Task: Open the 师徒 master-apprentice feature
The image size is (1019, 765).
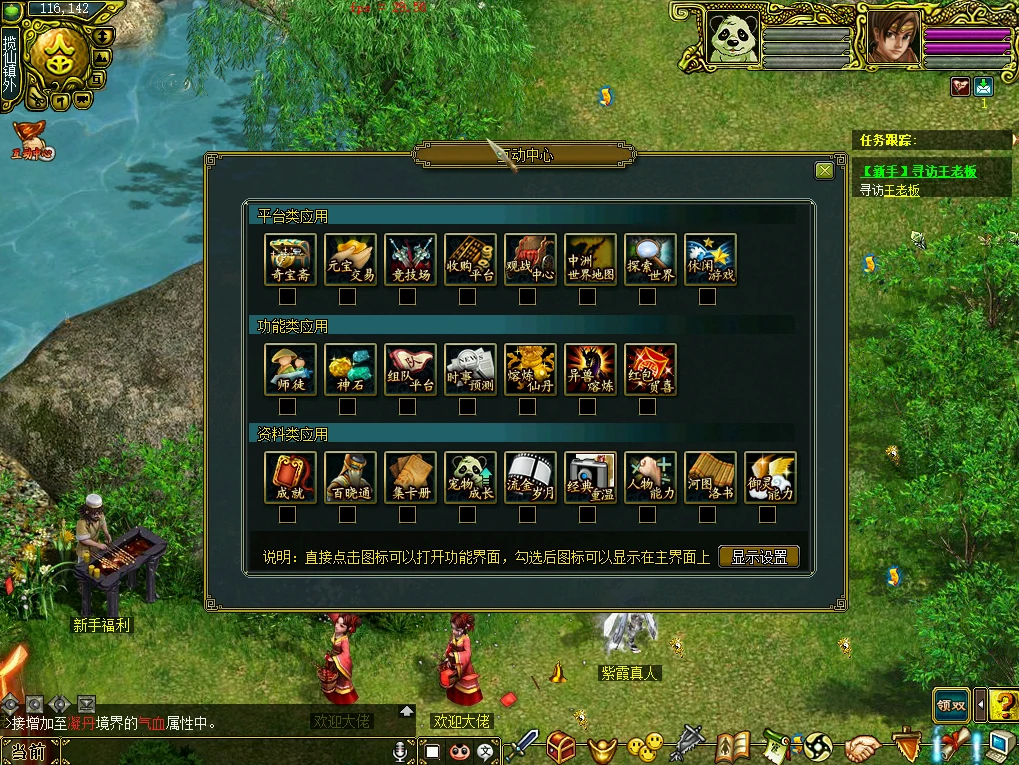Action: (290, 370)
